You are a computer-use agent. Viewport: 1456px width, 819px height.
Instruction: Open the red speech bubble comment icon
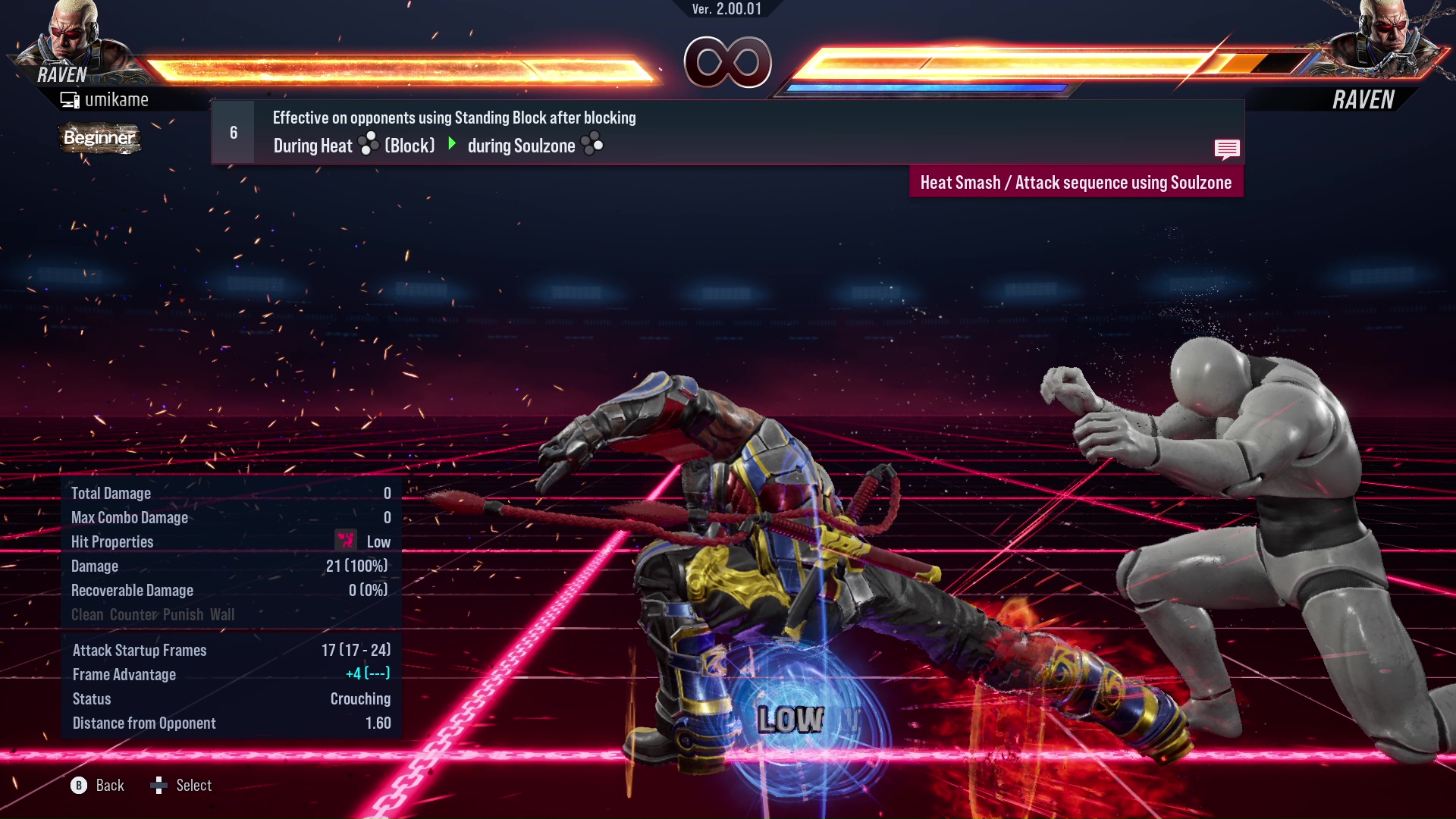(x=1226, y=149)
